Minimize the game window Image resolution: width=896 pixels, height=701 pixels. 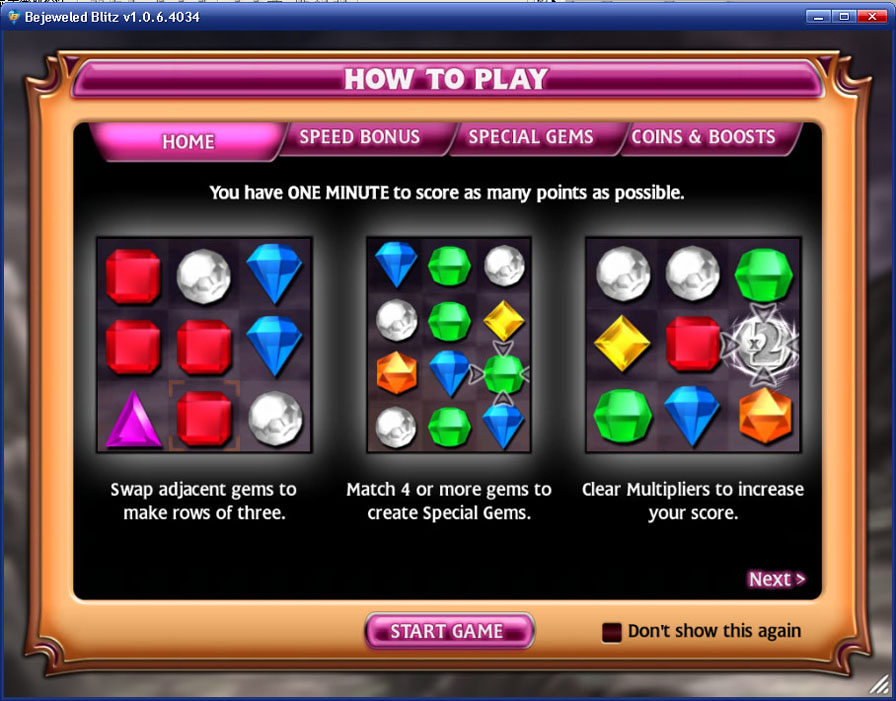820,16
